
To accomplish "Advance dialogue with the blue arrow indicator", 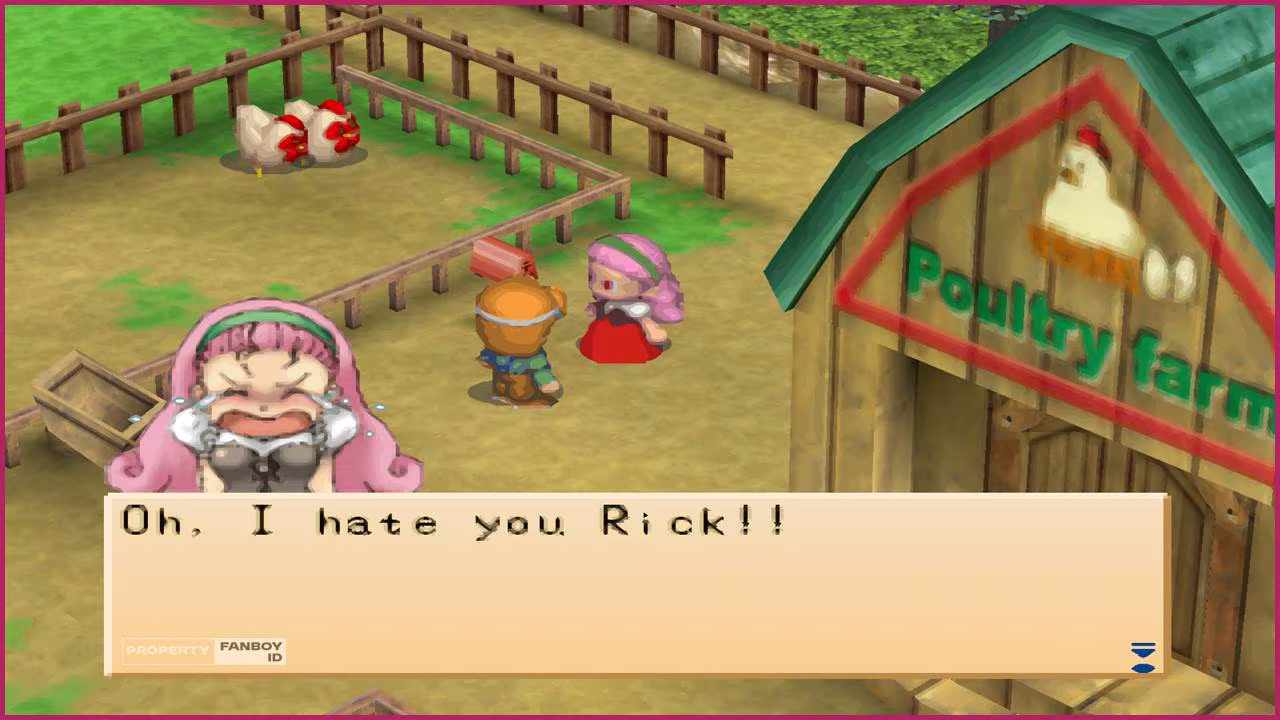I will pyautogui.click(x=1142, y=657).
